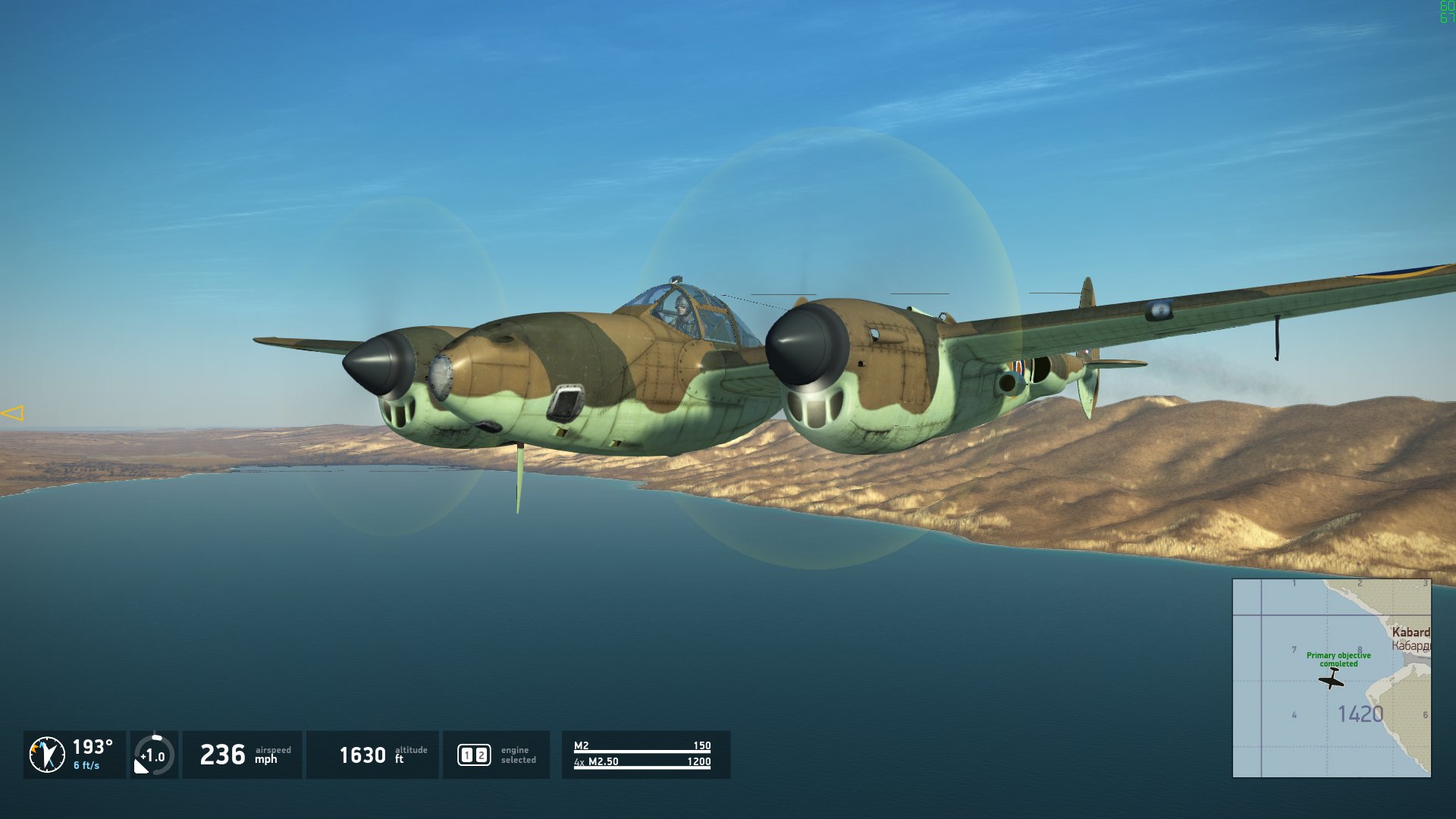Click the yellow off-screen waypoint arrow
Viewport: 1456px width, 819px height.
pyautogui.click(x=13, y=413)
